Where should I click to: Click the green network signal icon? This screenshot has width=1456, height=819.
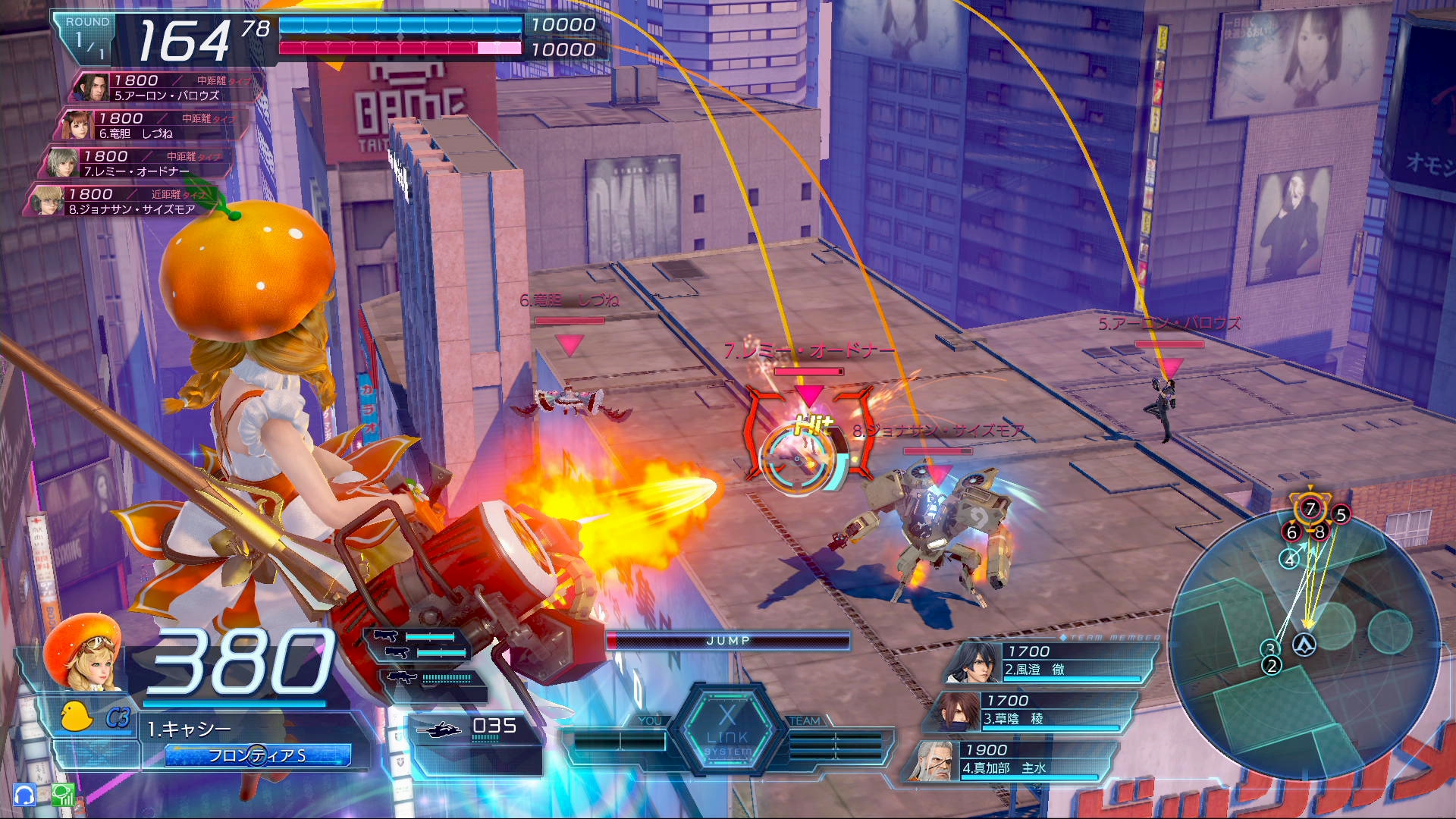[x=64, y=795]
